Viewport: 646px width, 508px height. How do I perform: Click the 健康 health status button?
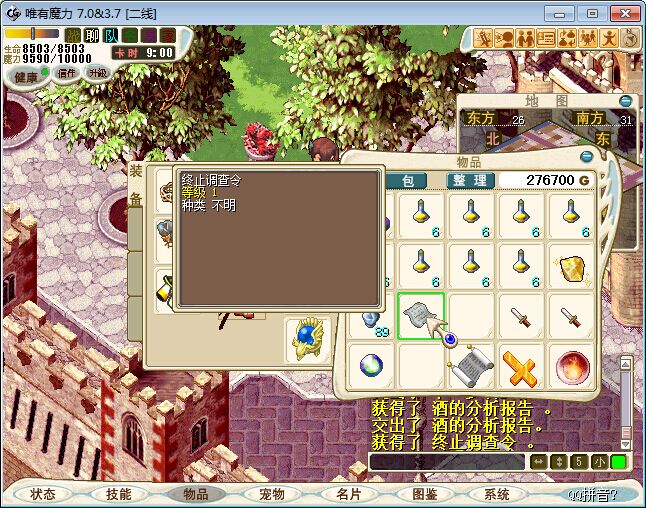coord(26,76)
